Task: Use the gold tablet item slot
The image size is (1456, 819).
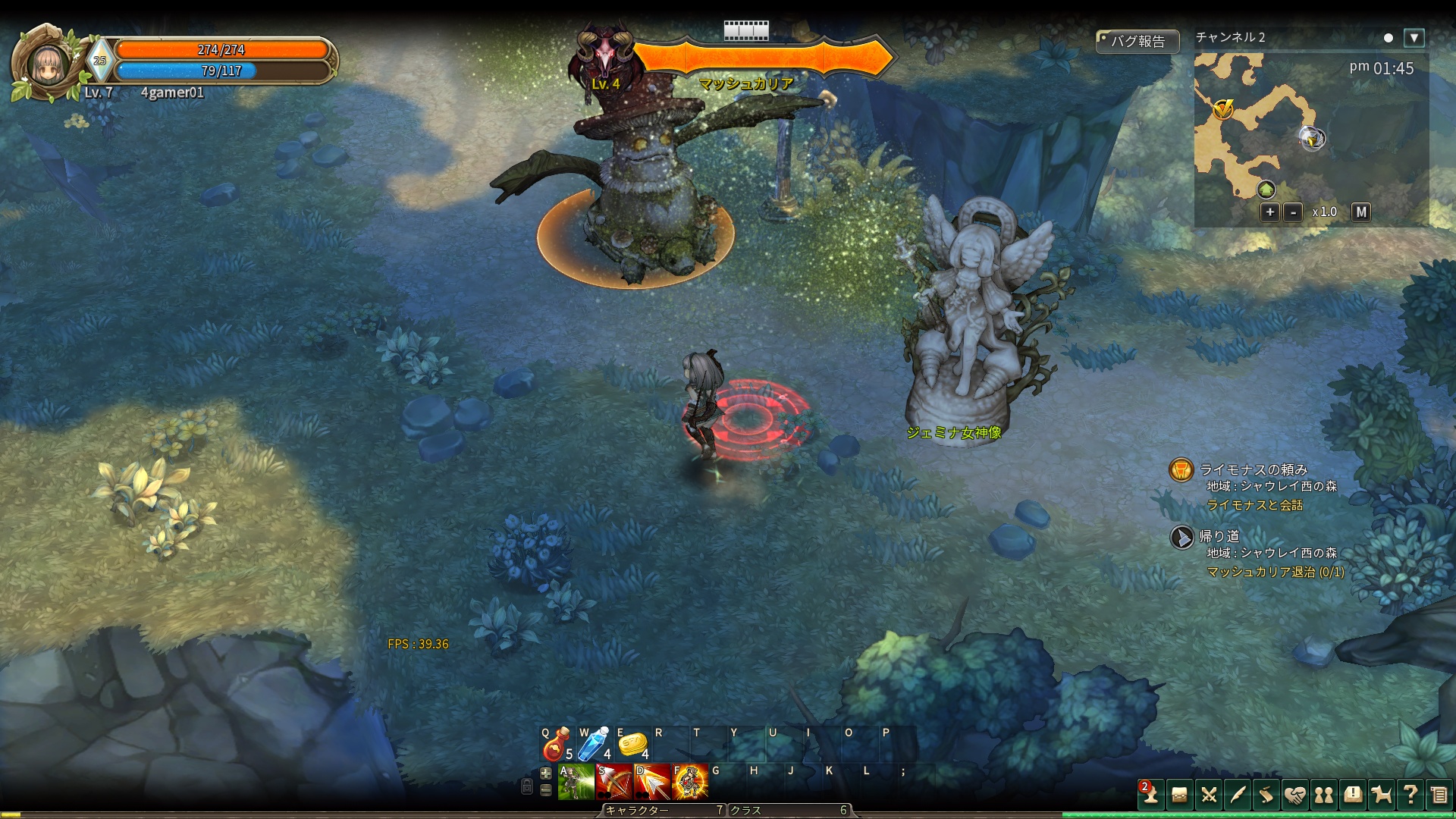Action: [x=632, y=744]
